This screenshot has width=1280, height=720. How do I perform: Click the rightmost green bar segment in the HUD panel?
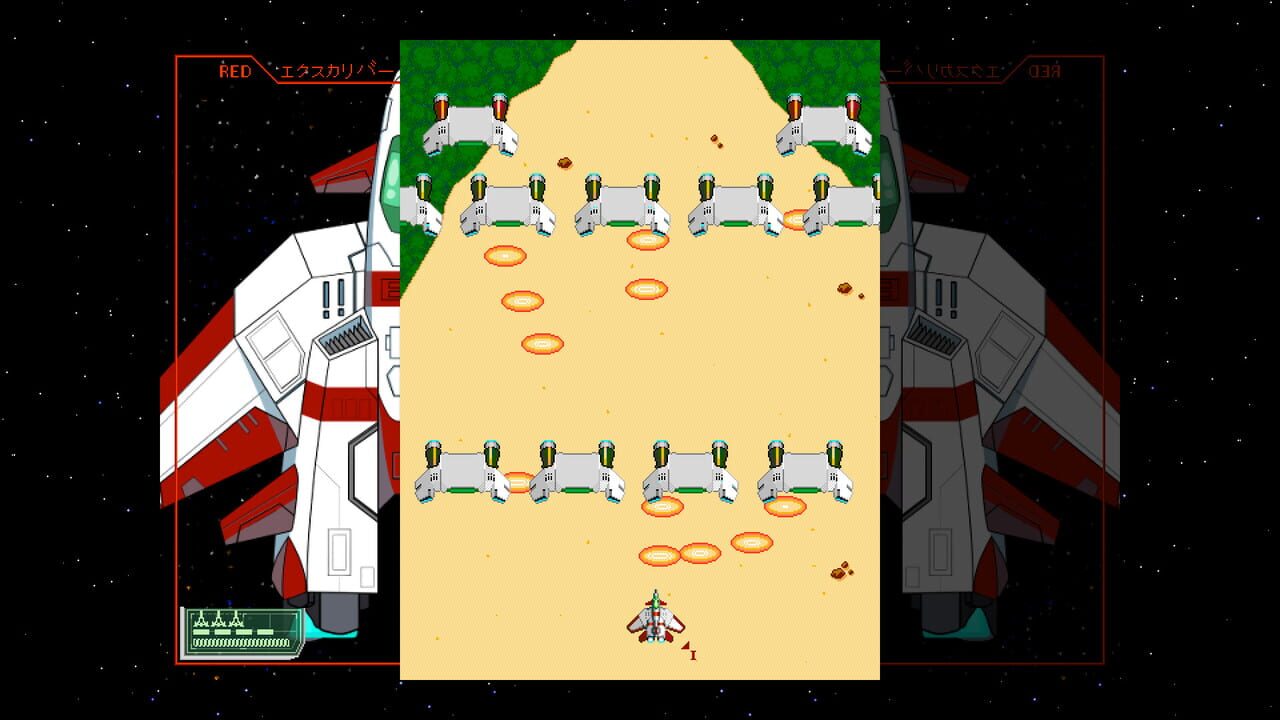265,632
